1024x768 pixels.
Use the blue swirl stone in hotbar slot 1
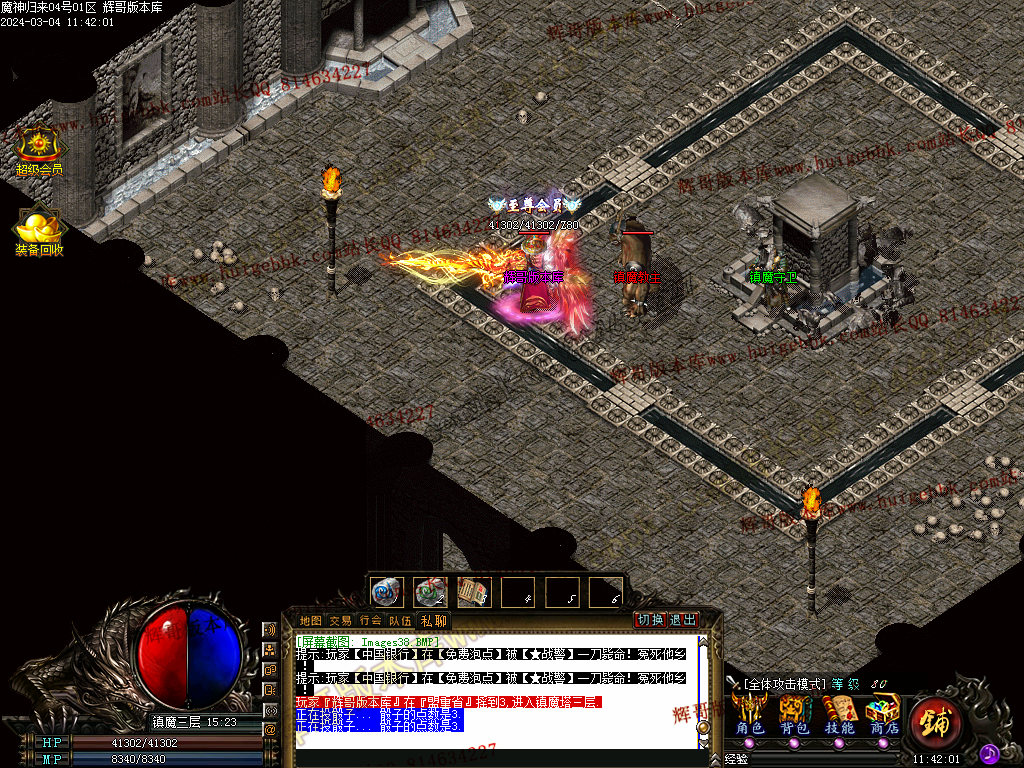[x=386, y=592]
